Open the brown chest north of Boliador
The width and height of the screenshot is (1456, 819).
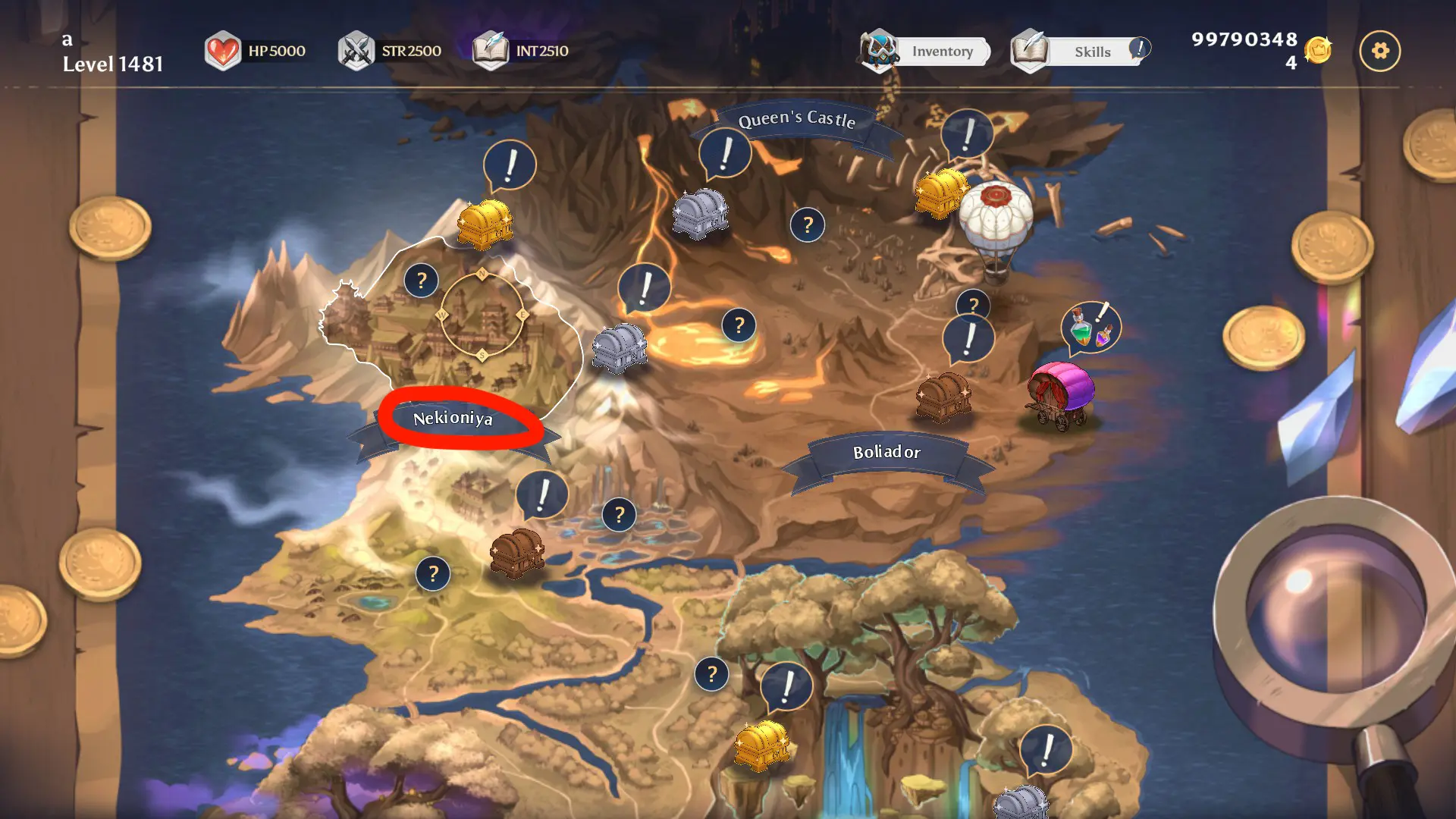(943, 396)
